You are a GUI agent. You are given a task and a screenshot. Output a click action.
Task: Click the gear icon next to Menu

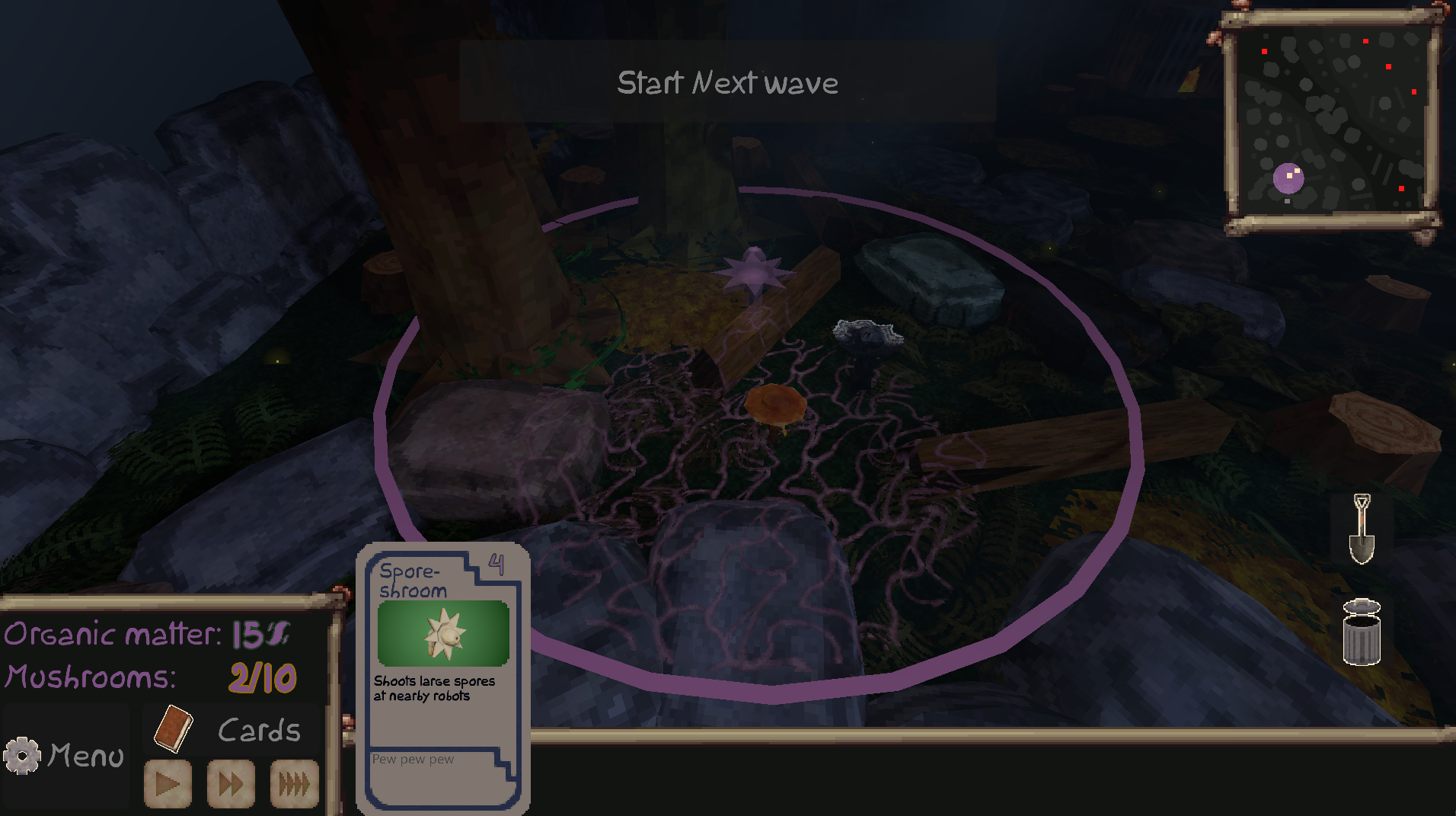point(22,755)
